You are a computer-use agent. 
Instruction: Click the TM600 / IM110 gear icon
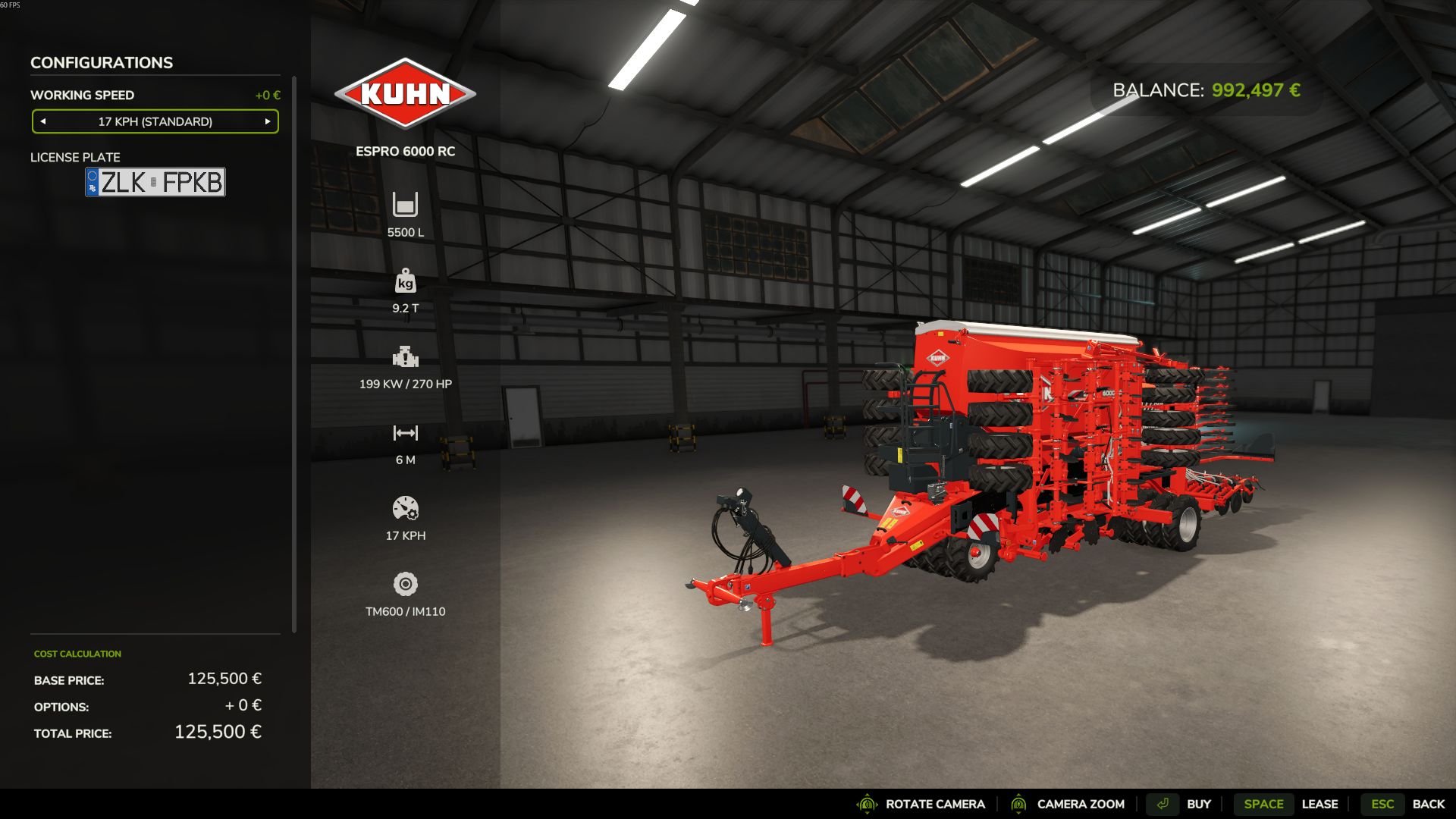[x=406, y=585]
